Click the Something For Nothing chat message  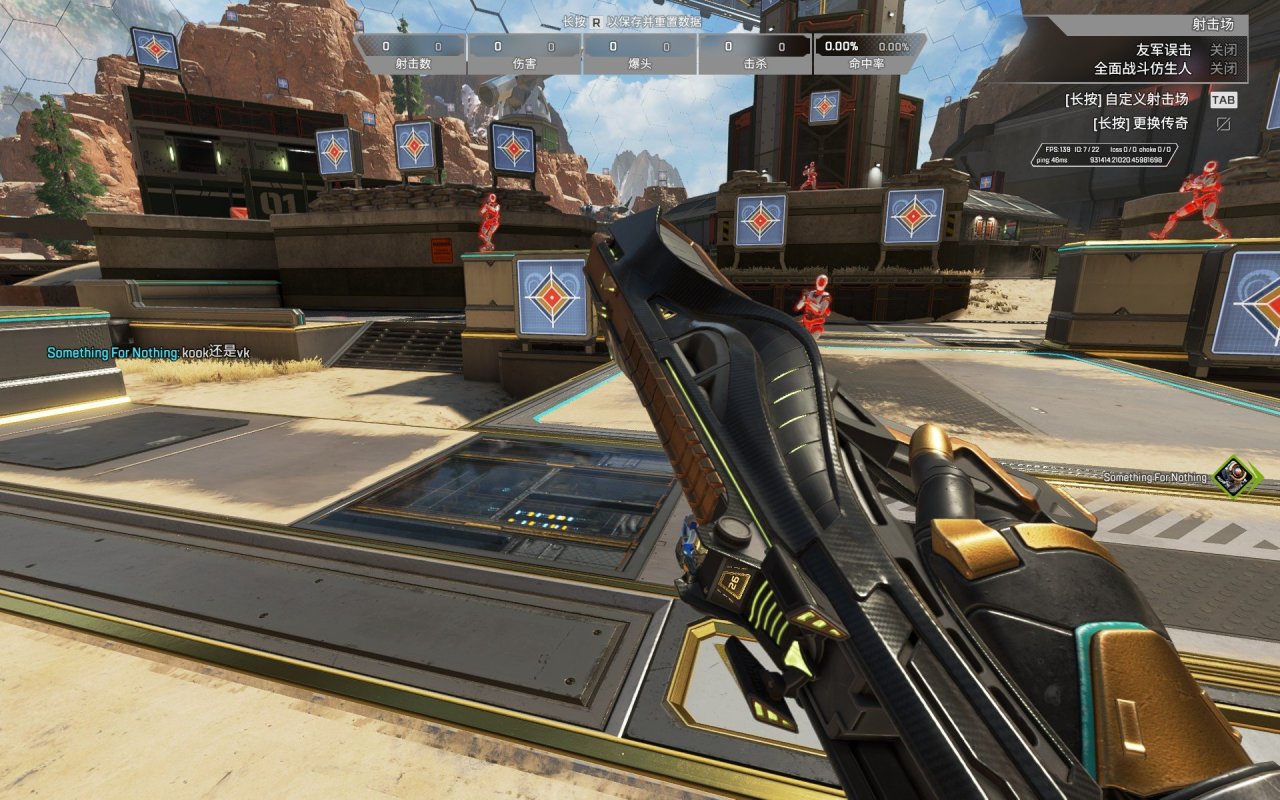click(148, 353)
